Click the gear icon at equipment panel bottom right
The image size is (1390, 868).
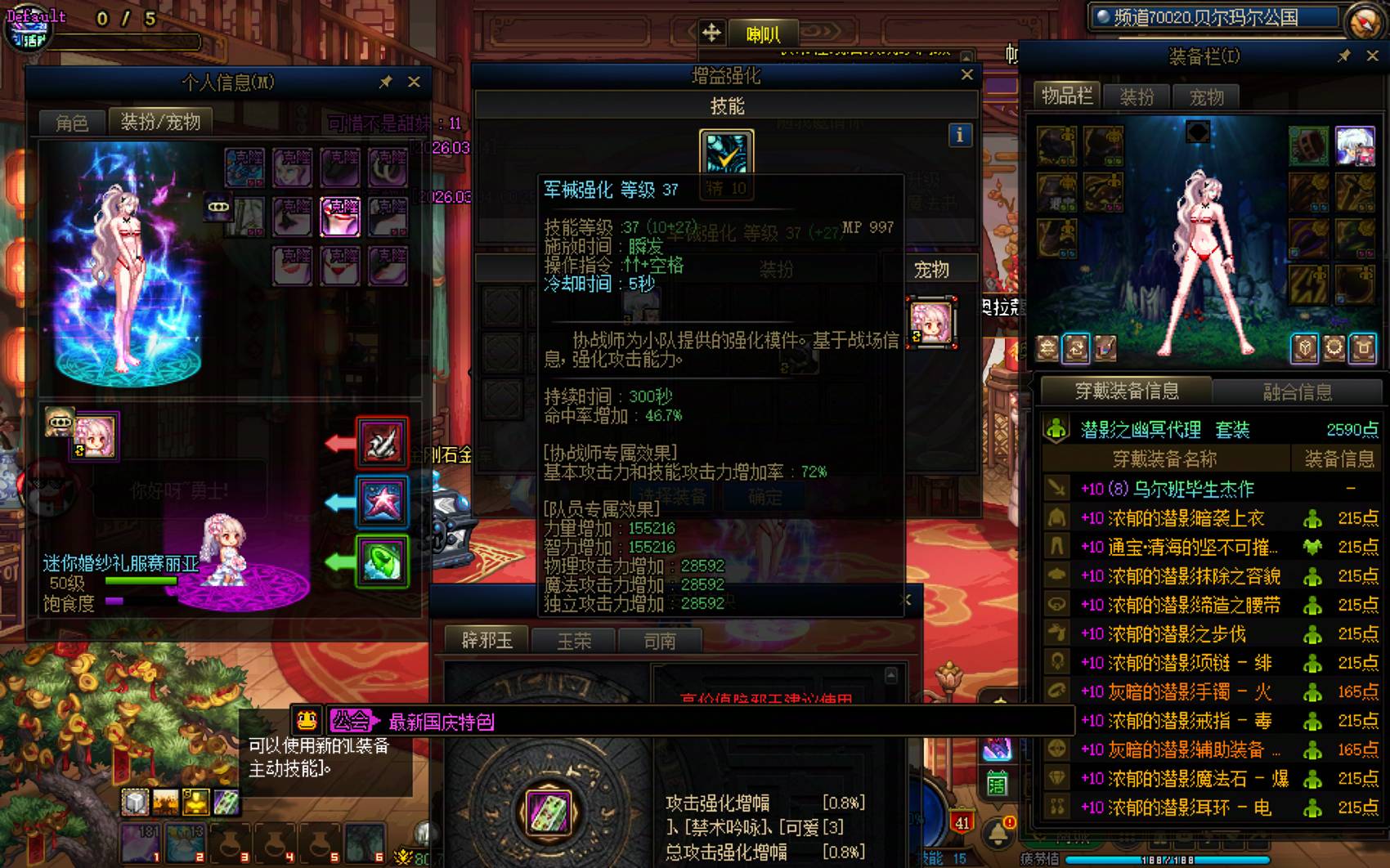[1335, 348]
